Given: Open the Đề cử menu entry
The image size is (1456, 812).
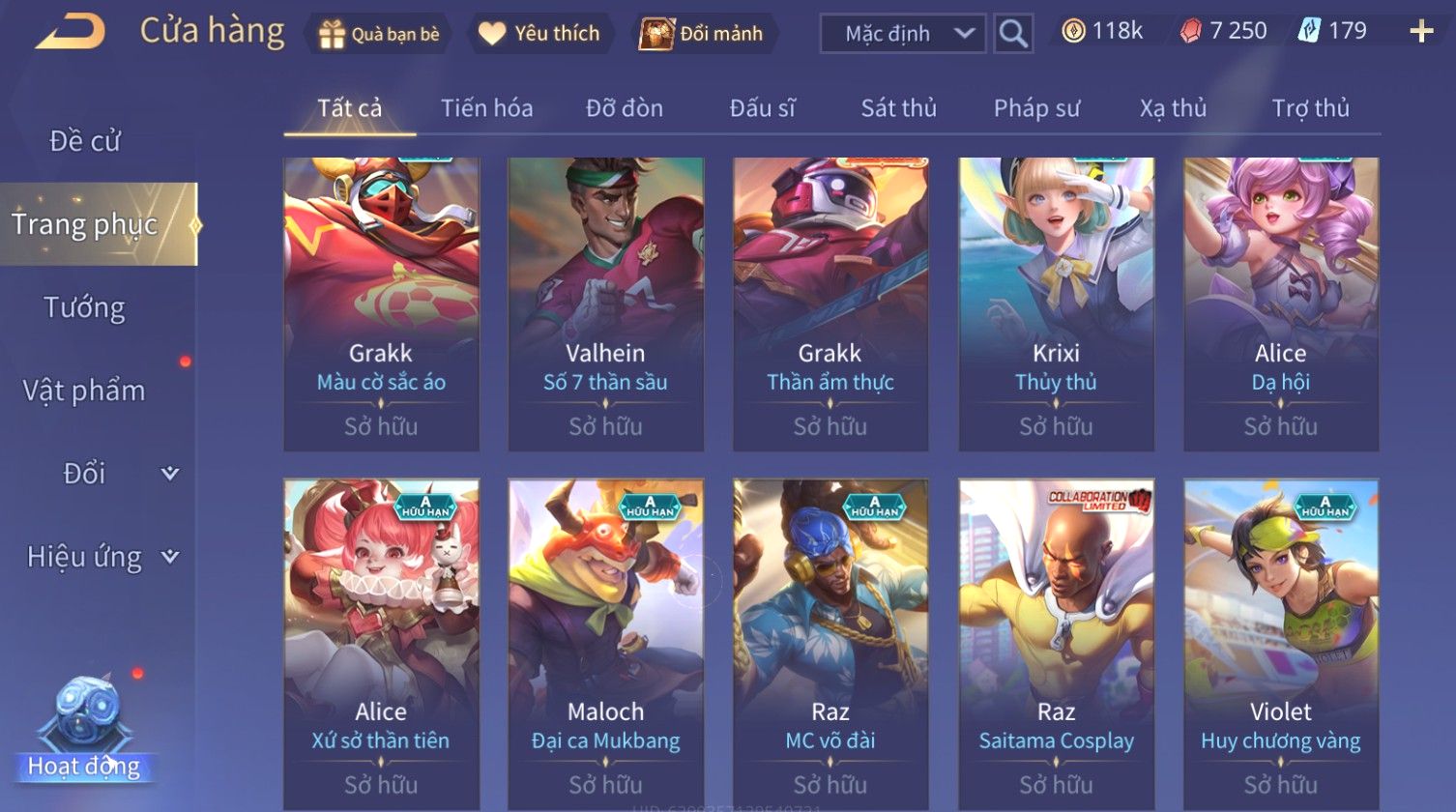Looking at the screenshot, I should tap(85, 141).
